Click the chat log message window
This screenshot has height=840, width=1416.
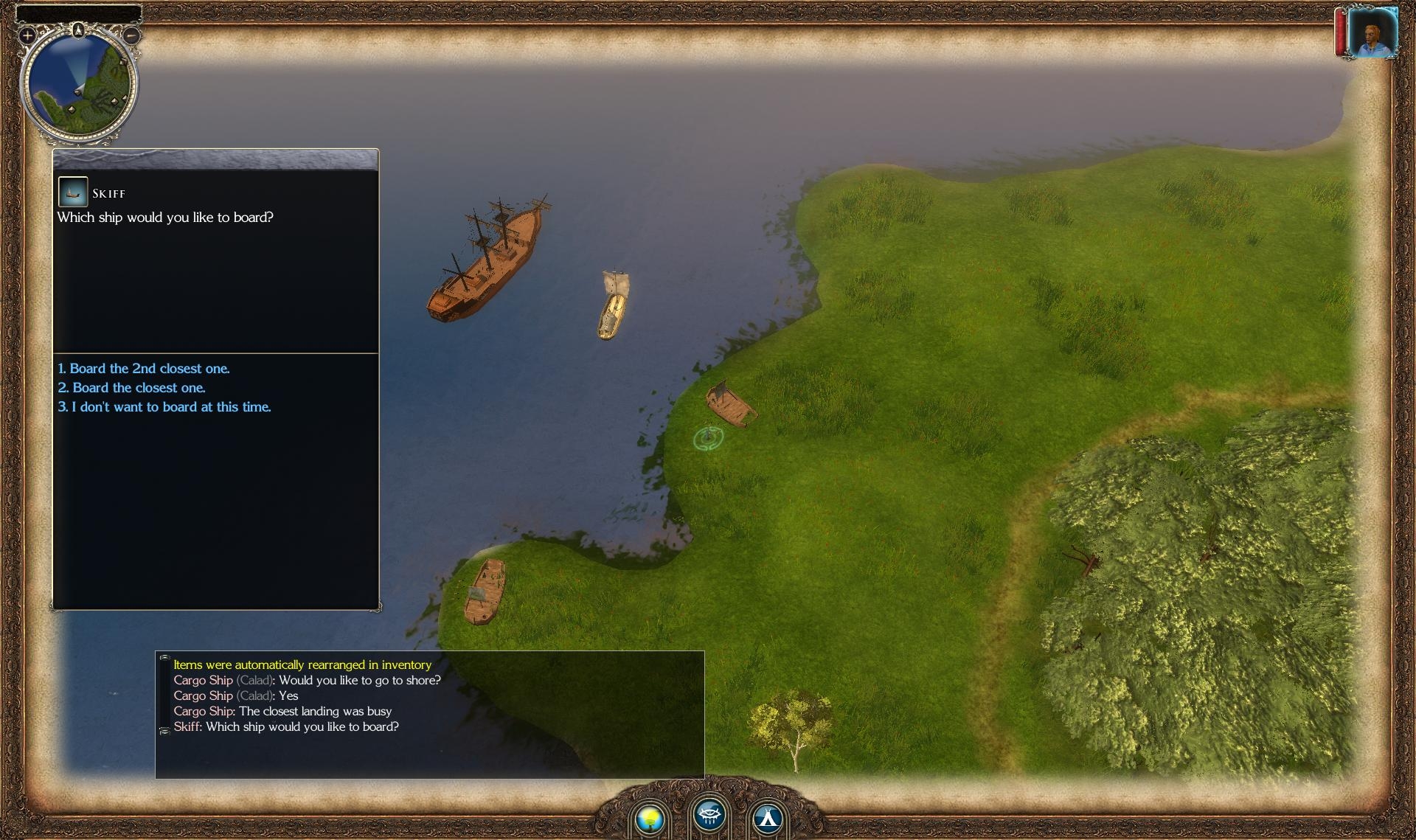coord(430,714)
